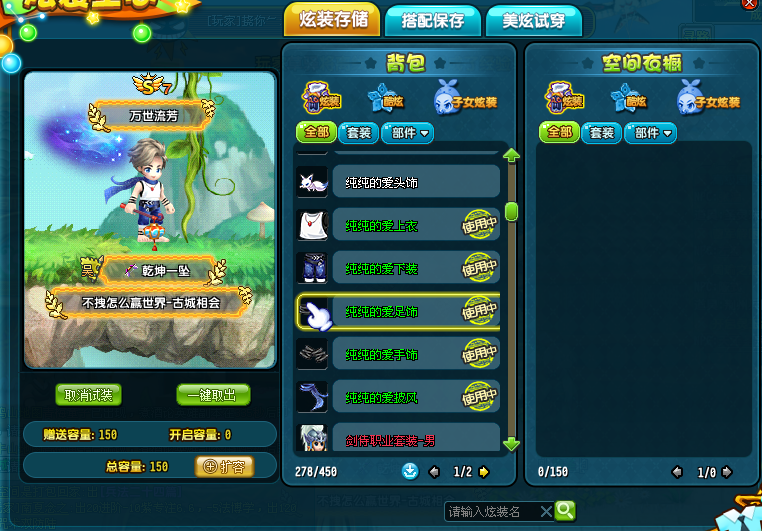Viewport: 762px width, 531px height.
Task: Filter 背包 by 套装
Action: pos(357,132)
